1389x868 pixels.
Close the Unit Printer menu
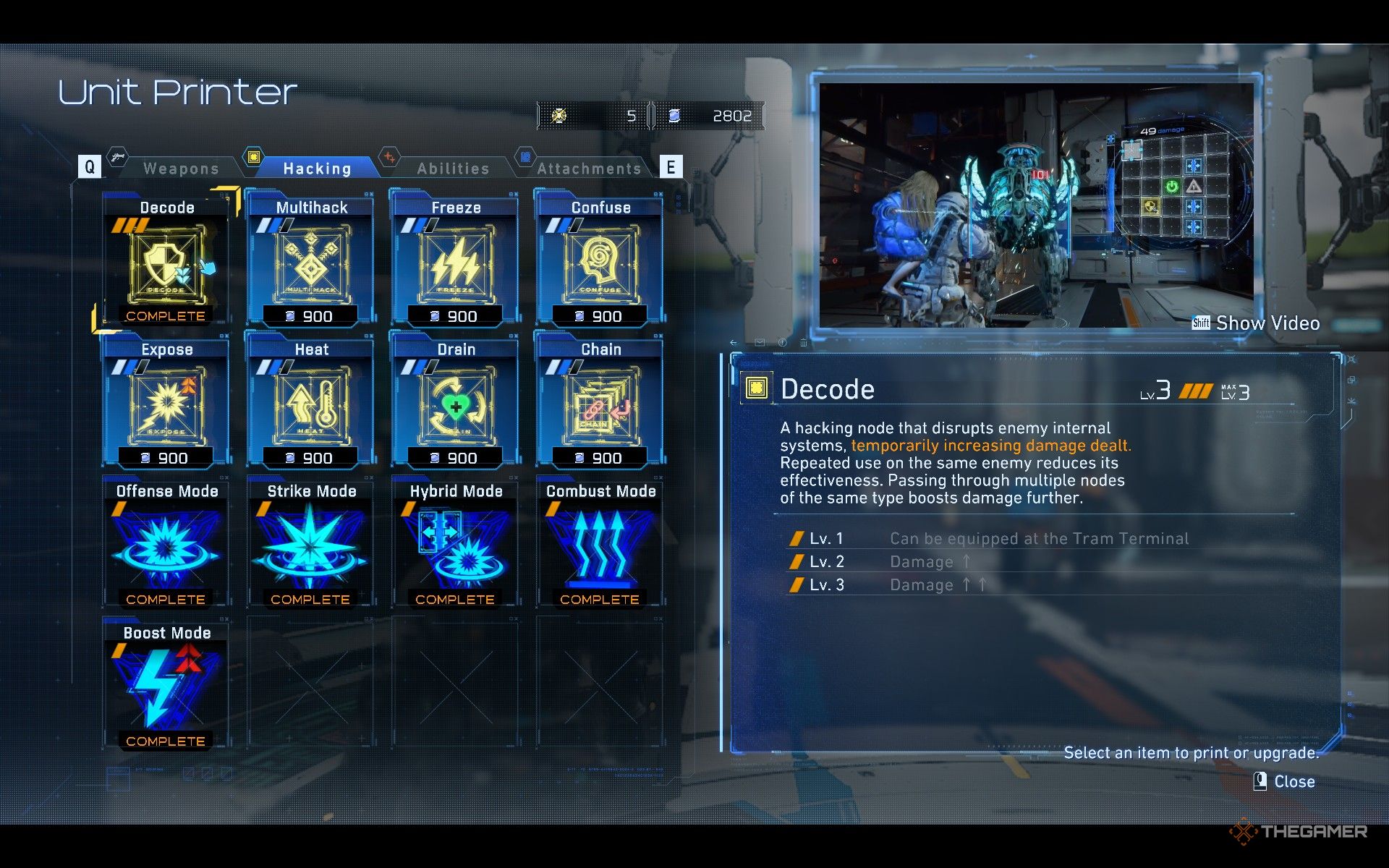[x=1285, y=782]
